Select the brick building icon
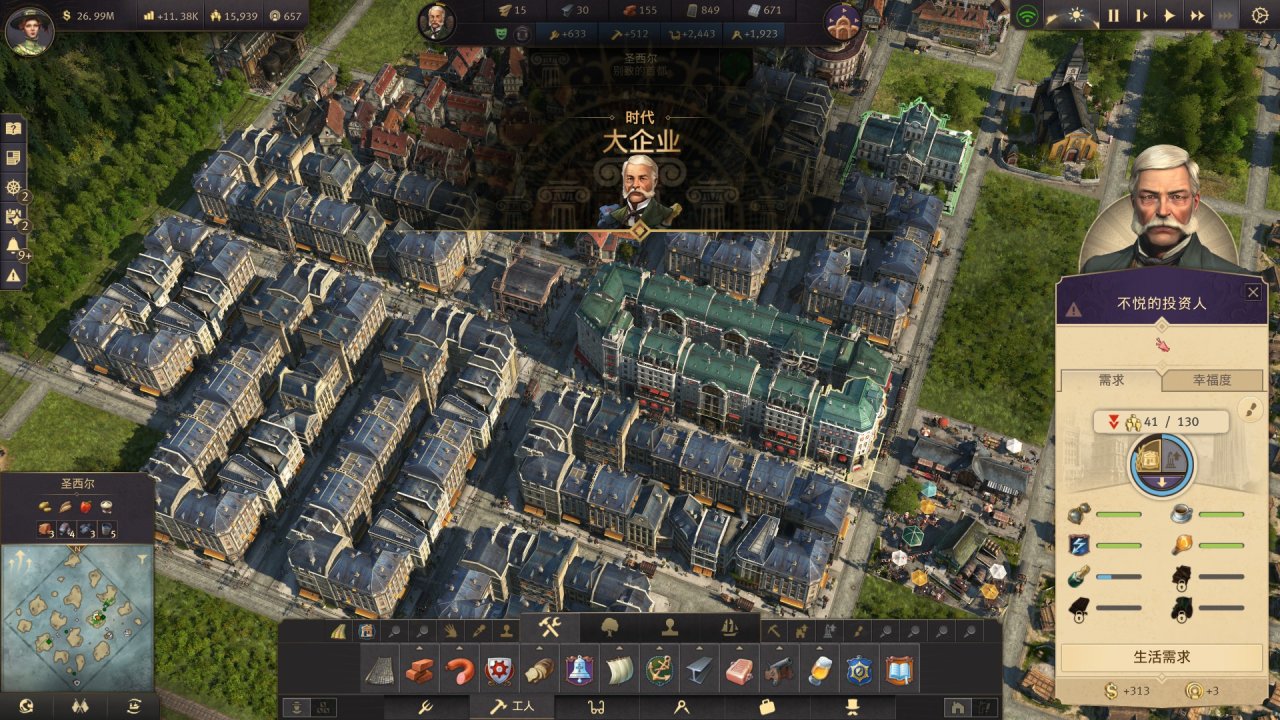 [x=419, y=670]
